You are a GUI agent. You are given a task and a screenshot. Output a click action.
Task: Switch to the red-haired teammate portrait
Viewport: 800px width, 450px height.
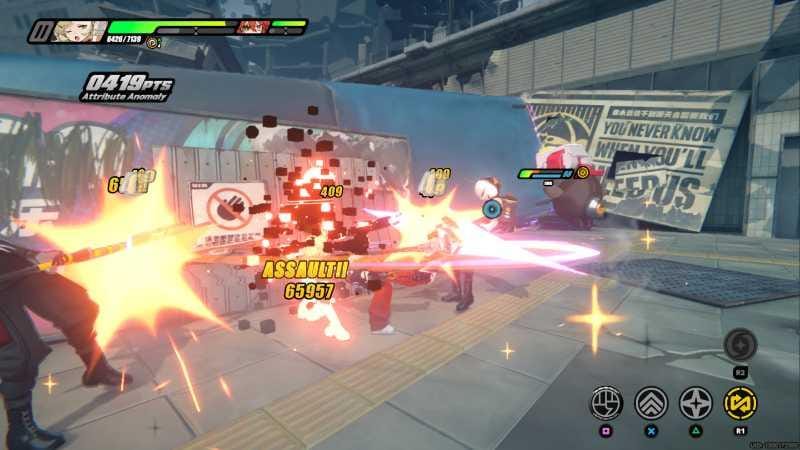(x=252, y=27)
